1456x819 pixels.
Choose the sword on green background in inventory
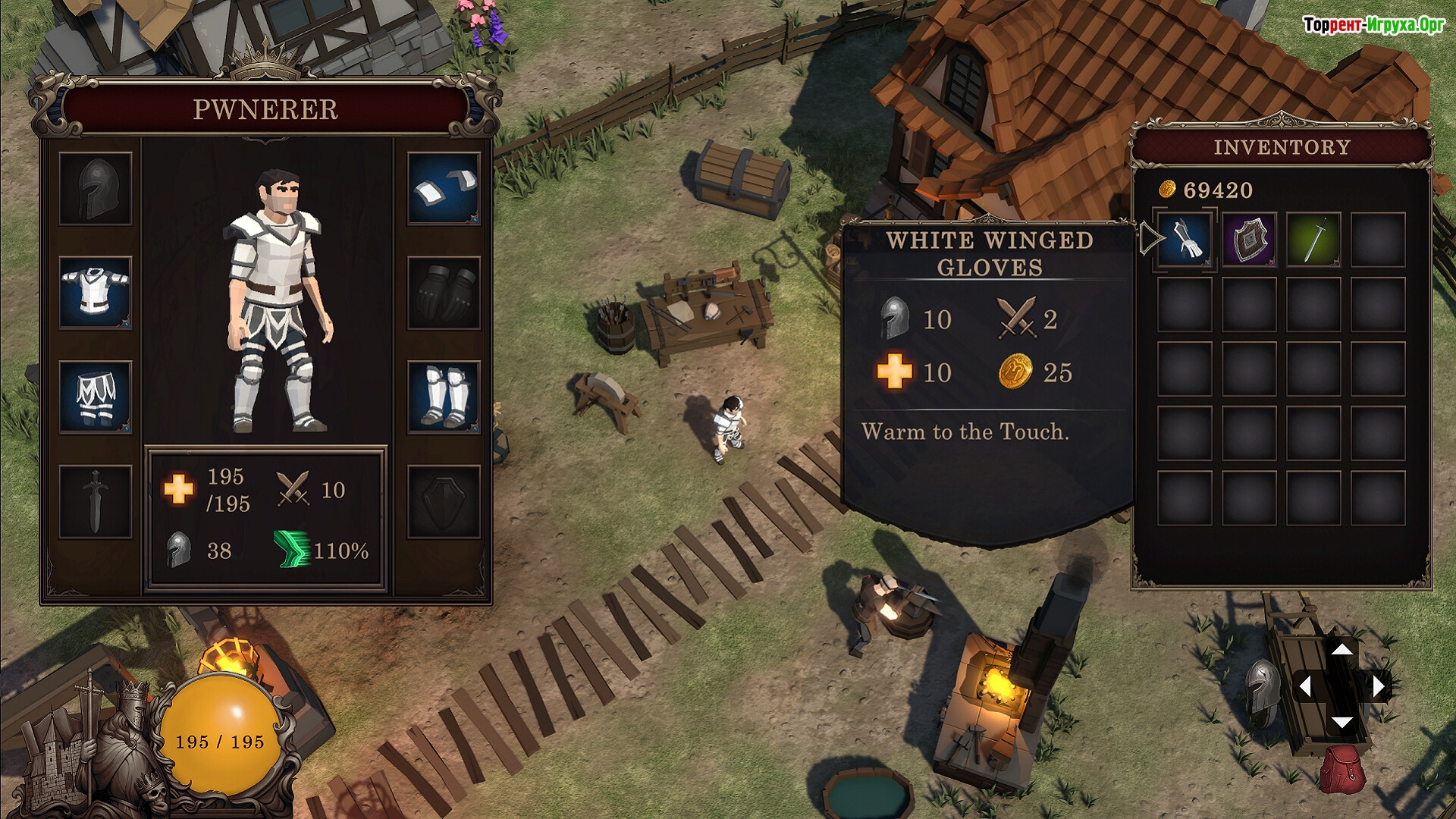tap(1313, 240)
